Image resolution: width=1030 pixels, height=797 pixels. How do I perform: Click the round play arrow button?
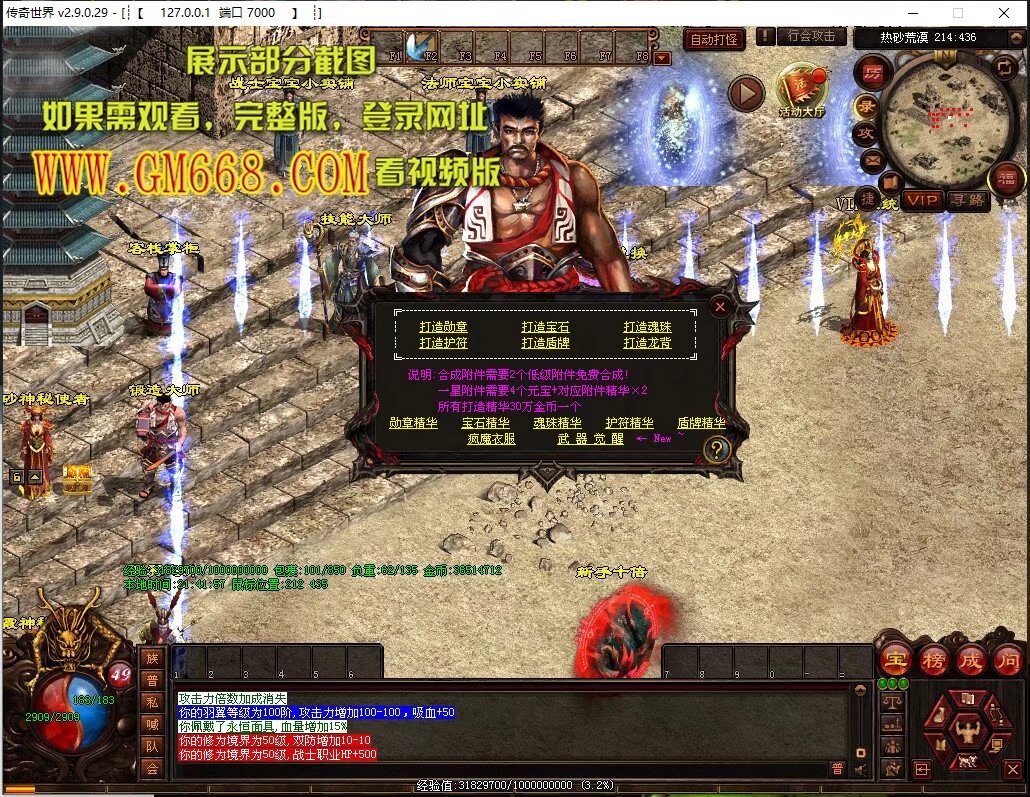point(745,94)
